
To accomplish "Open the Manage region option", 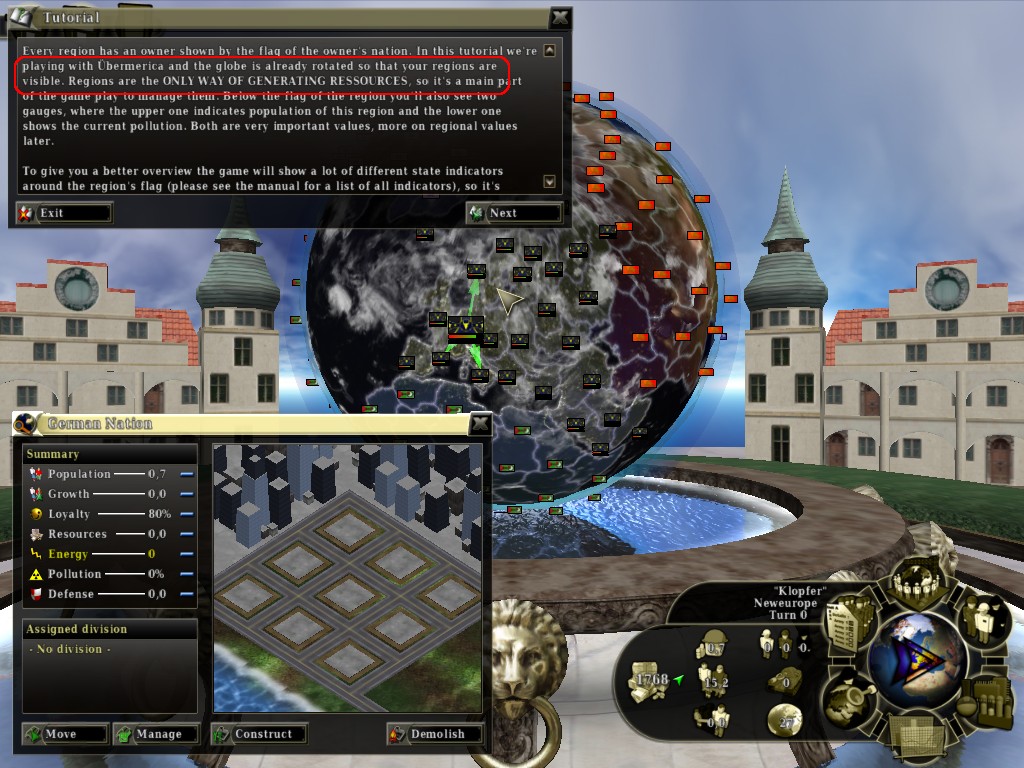I will pyautogui.click(x=155, y=734).
